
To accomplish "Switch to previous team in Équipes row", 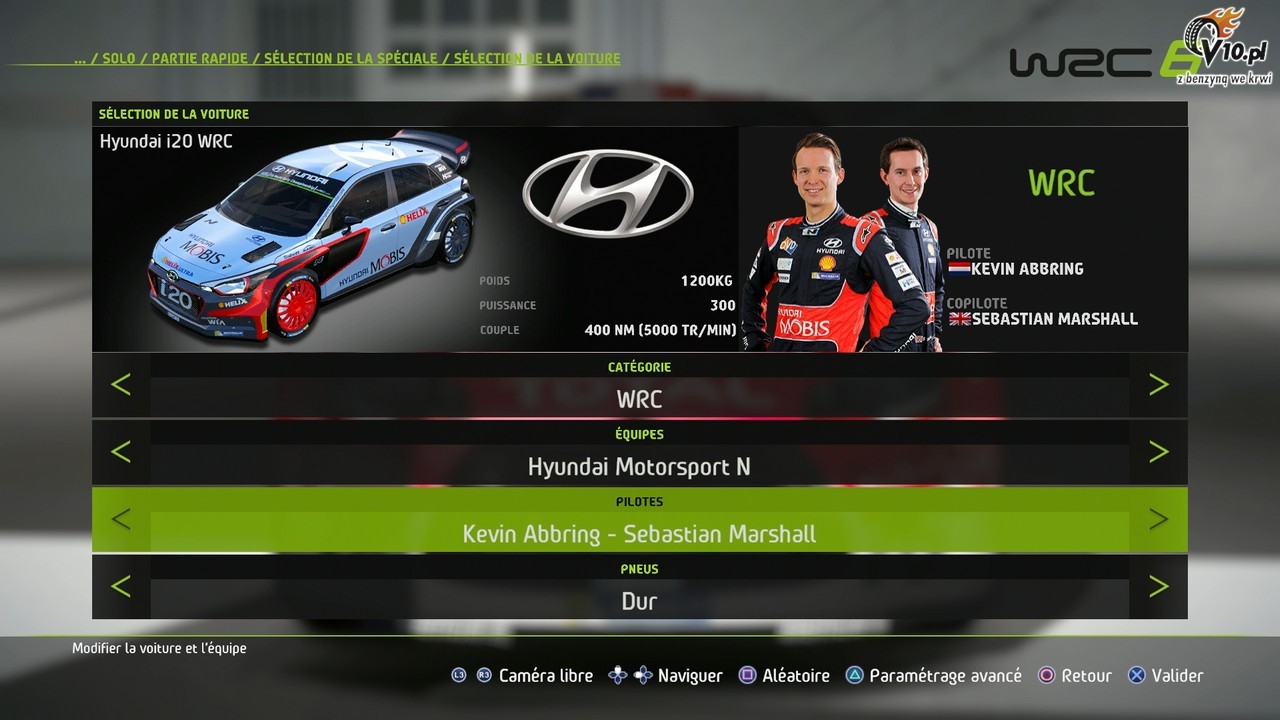I will pos(121,452).
